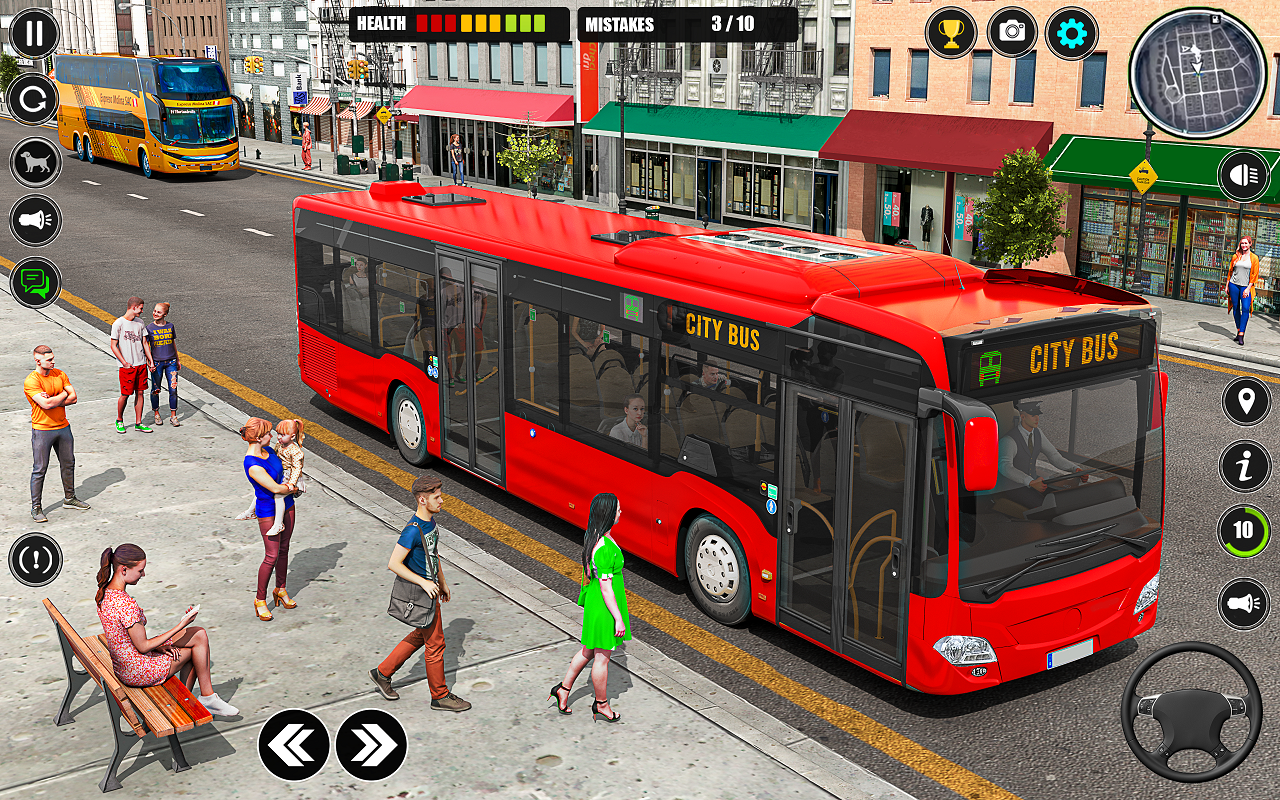Open the green chat bubbles button
Screen dimensions: 1280x800
[x=35, y=282]
